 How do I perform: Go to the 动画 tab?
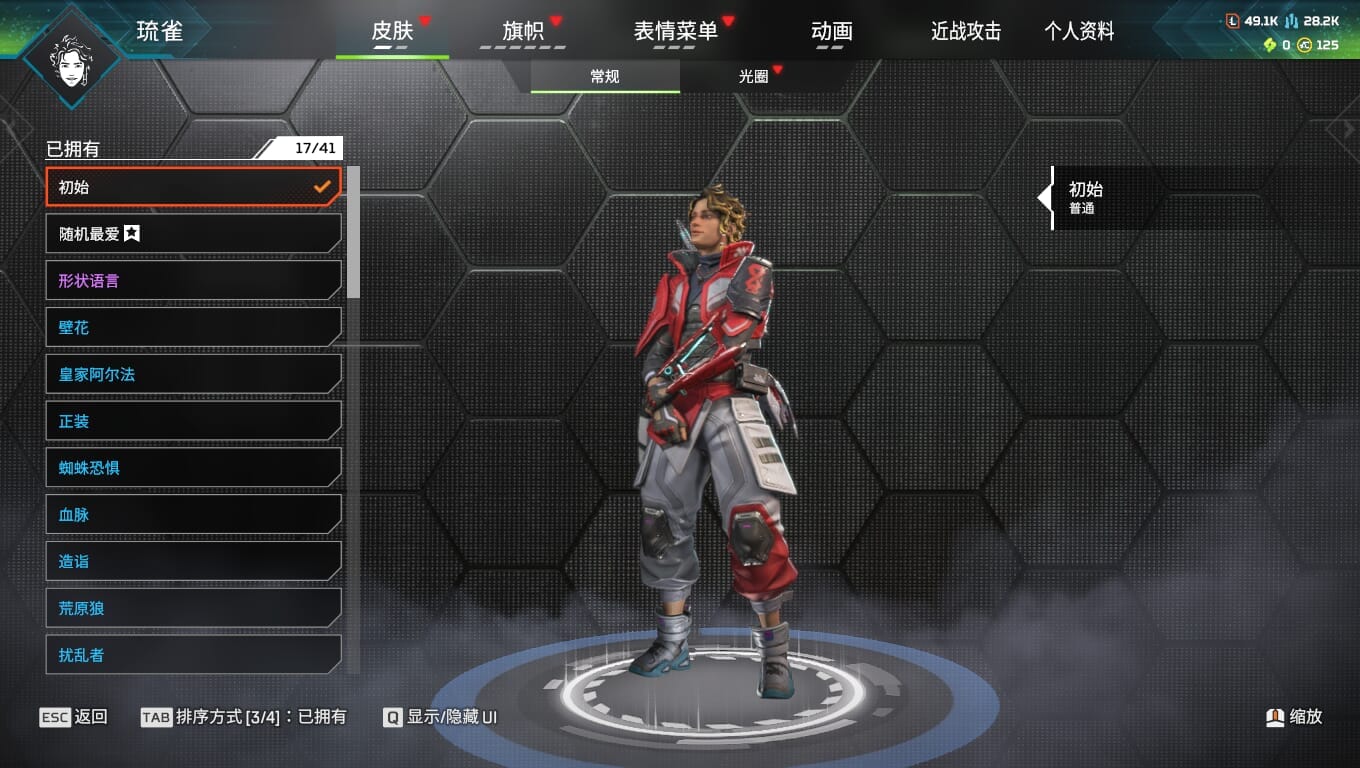click(831, 31)
